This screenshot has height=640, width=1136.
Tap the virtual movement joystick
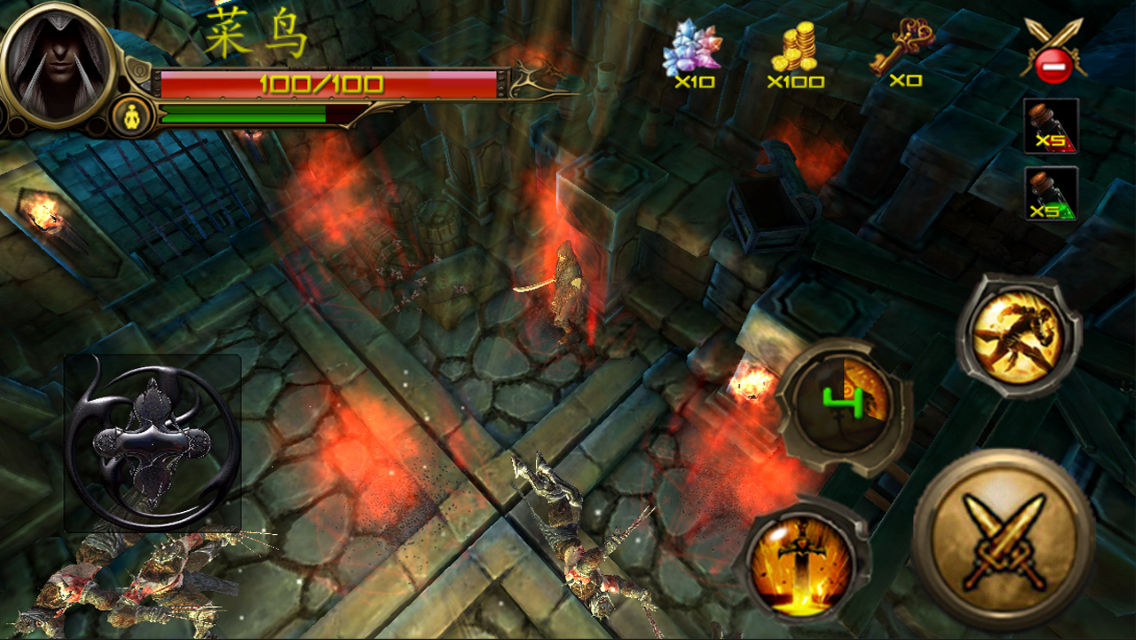[x=152, y=443]
